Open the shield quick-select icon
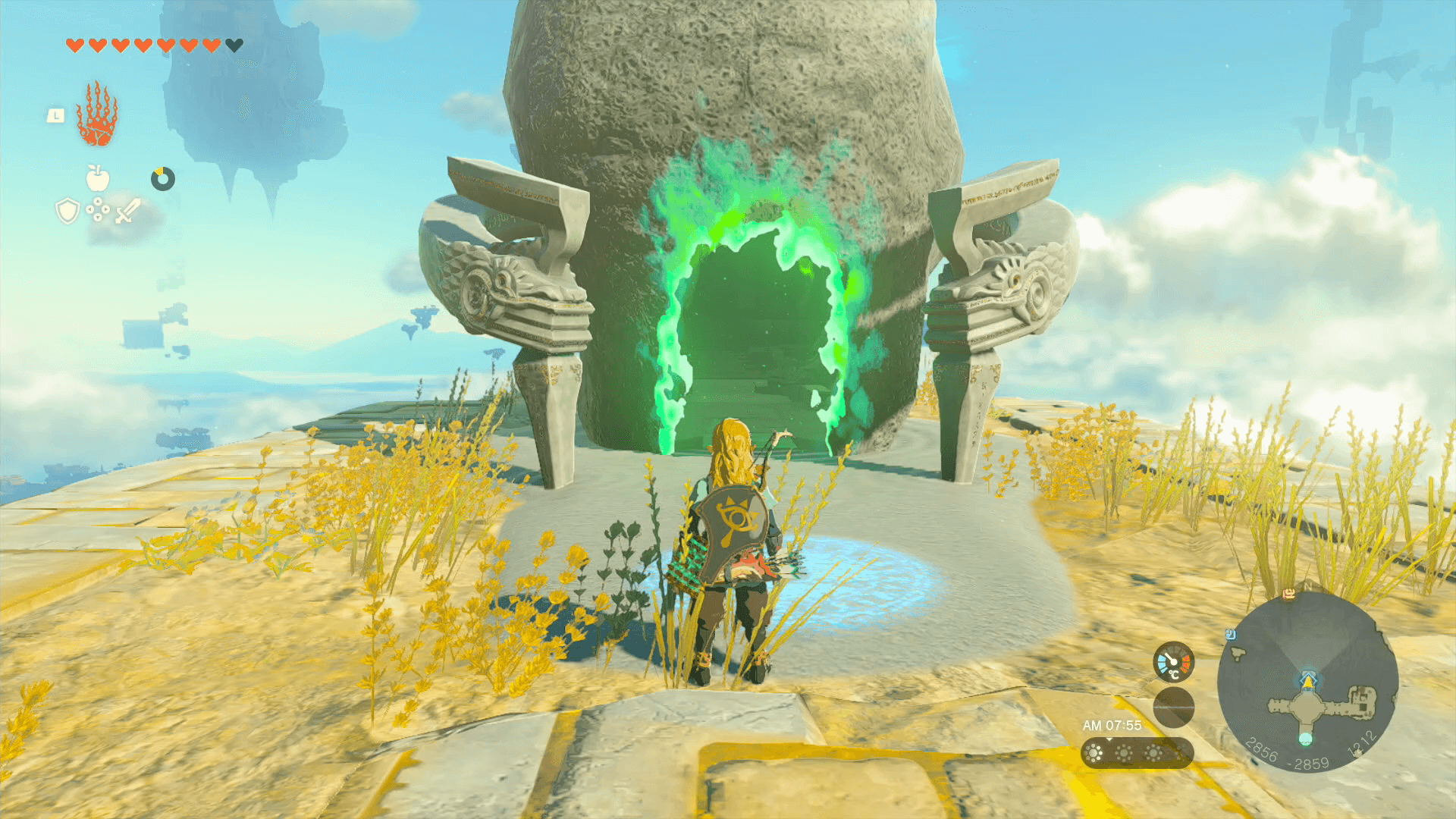This screenshot has width=1456, height=819. [x=67, y=211]
